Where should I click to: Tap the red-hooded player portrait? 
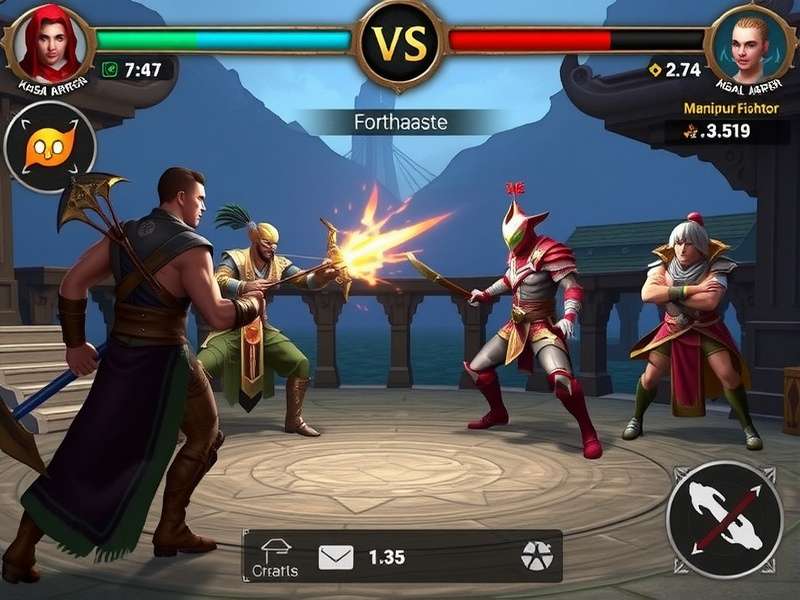click(47, 43)
